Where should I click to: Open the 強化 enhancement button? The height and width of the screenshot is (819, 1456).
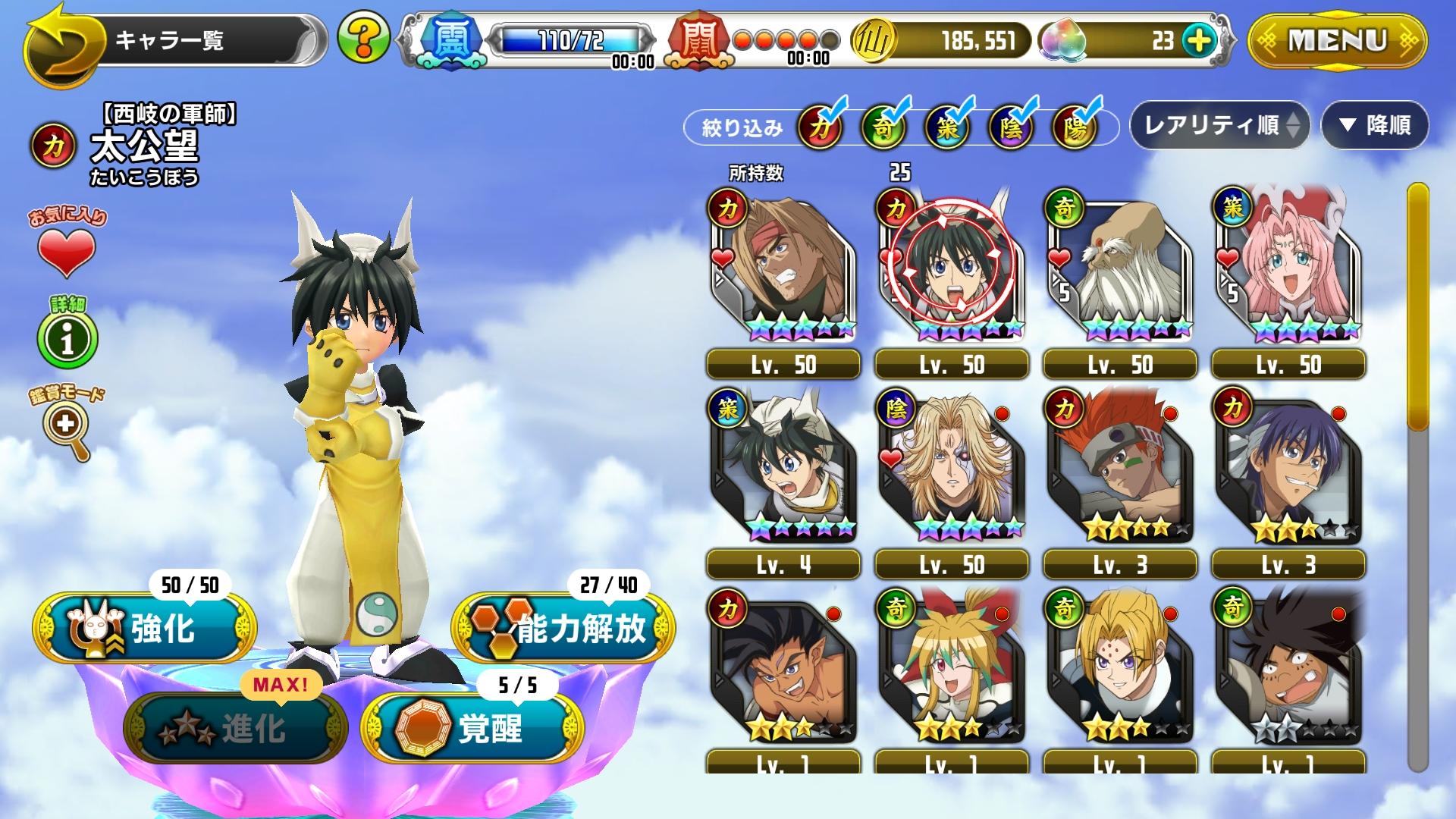[x=145, y=628]
